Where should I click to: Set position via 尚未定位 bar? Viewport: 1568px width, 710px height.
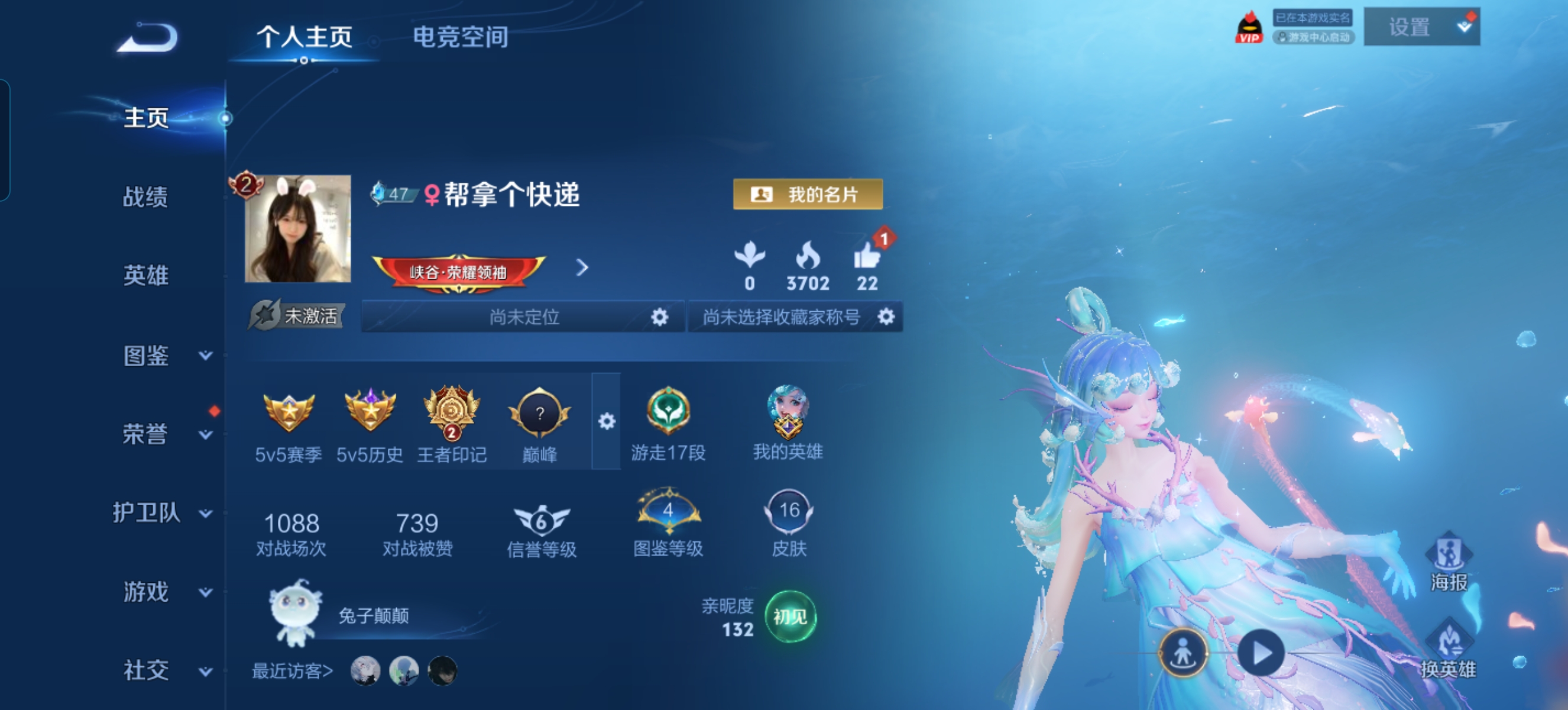tap(523, 317)
